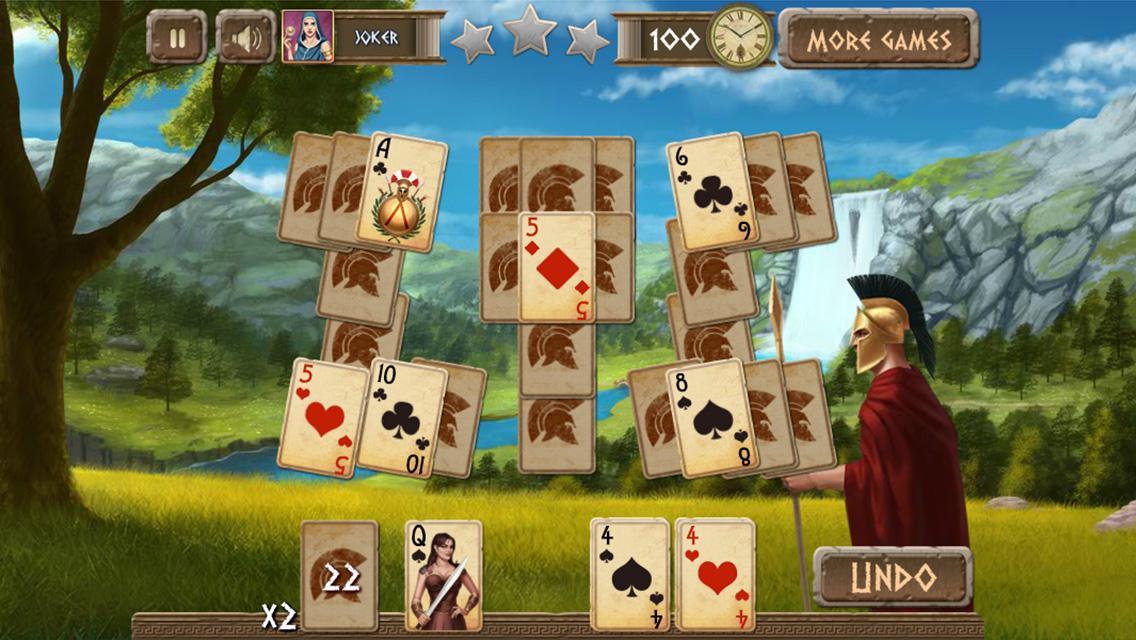Activate the Joker card power
Screen dimensions: 1136x640
pyautogui.click(x=362, y=38)
